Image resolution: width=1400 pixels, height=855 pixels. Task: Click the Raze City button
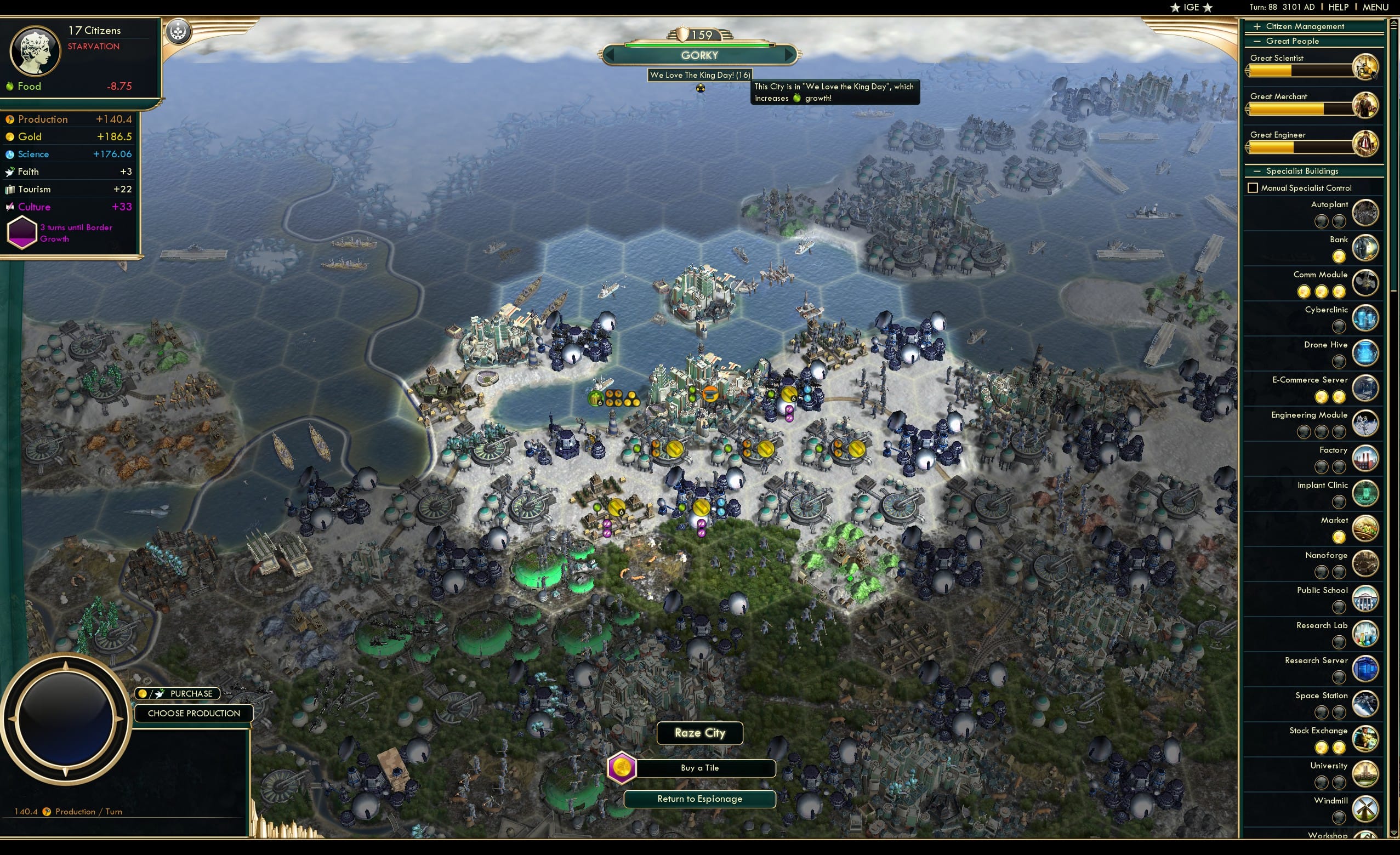pyautogui.click(x=699, y=733)
